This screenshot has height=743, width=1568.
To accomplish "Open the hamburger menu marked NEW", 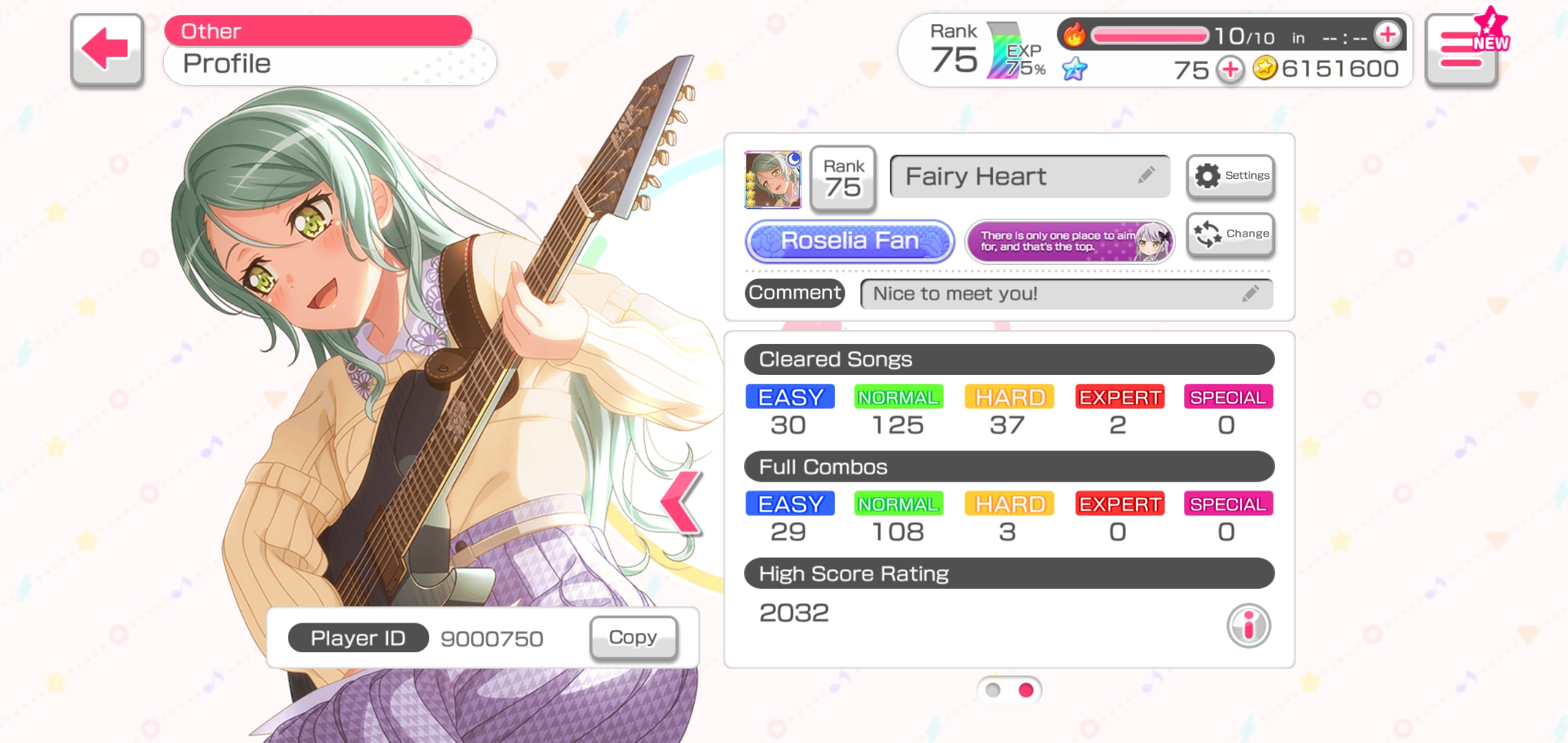I will tap(1461, 51).
